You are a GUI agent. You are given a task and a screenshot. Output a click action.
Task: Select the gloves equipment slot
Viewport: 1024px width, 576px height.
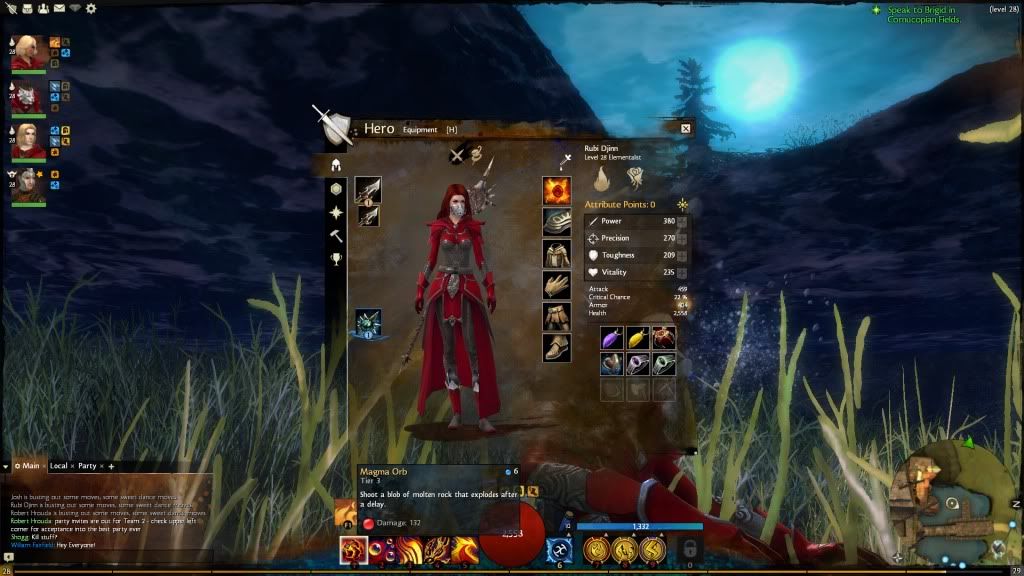557,285
